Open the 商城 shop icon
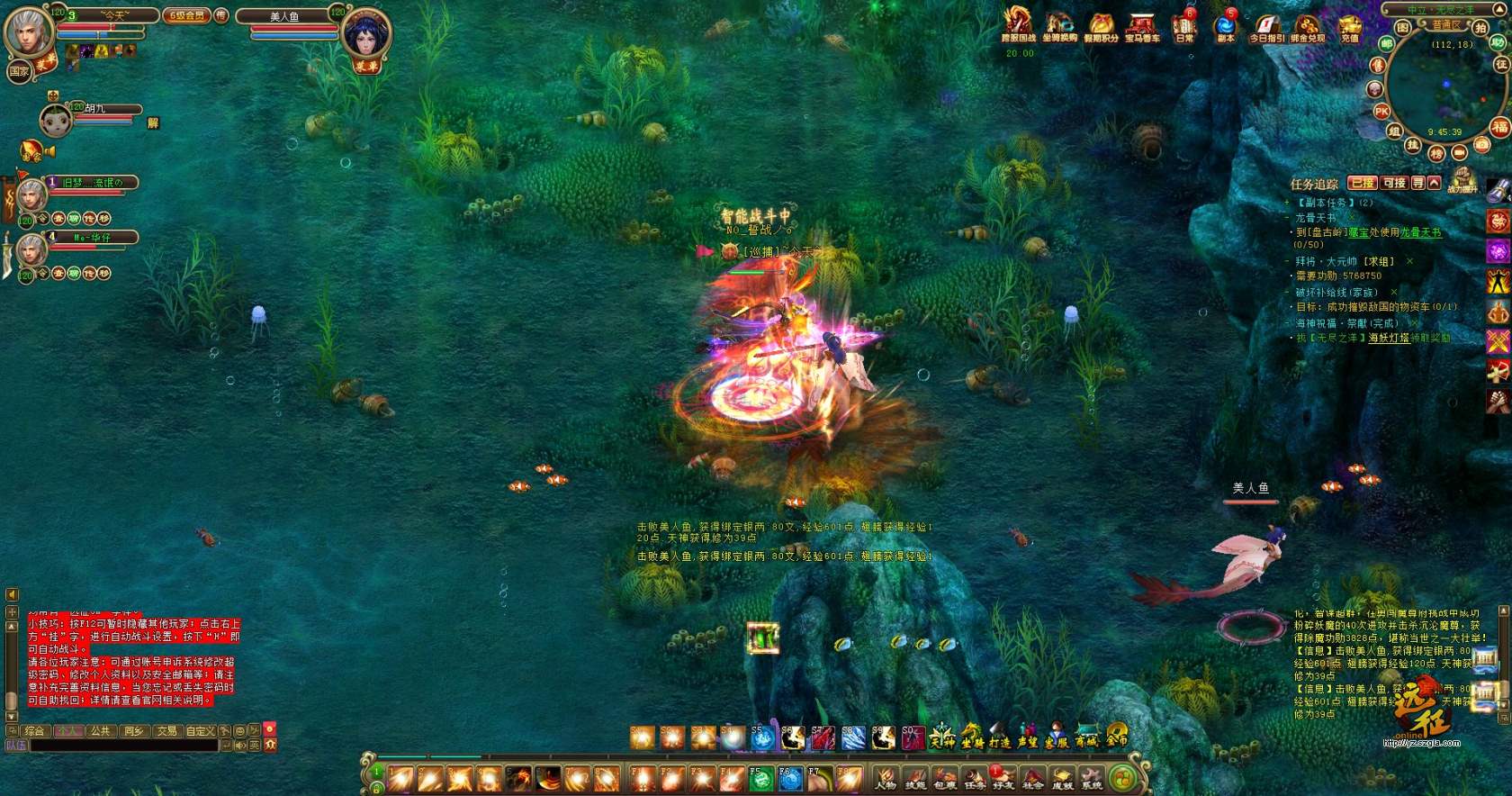The height and width of the screenshot is (796, 1512). tap(1086, 737)
